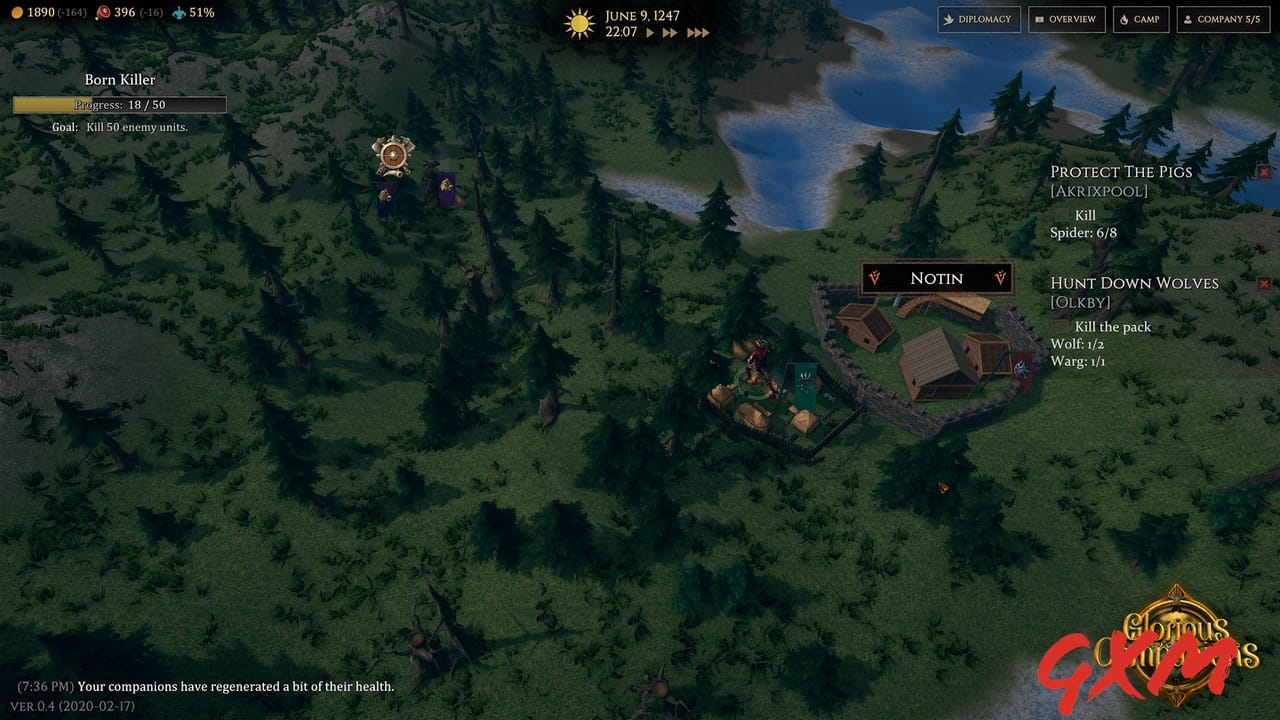Open the Company 5/5 roster

(x=1222, y=19)
